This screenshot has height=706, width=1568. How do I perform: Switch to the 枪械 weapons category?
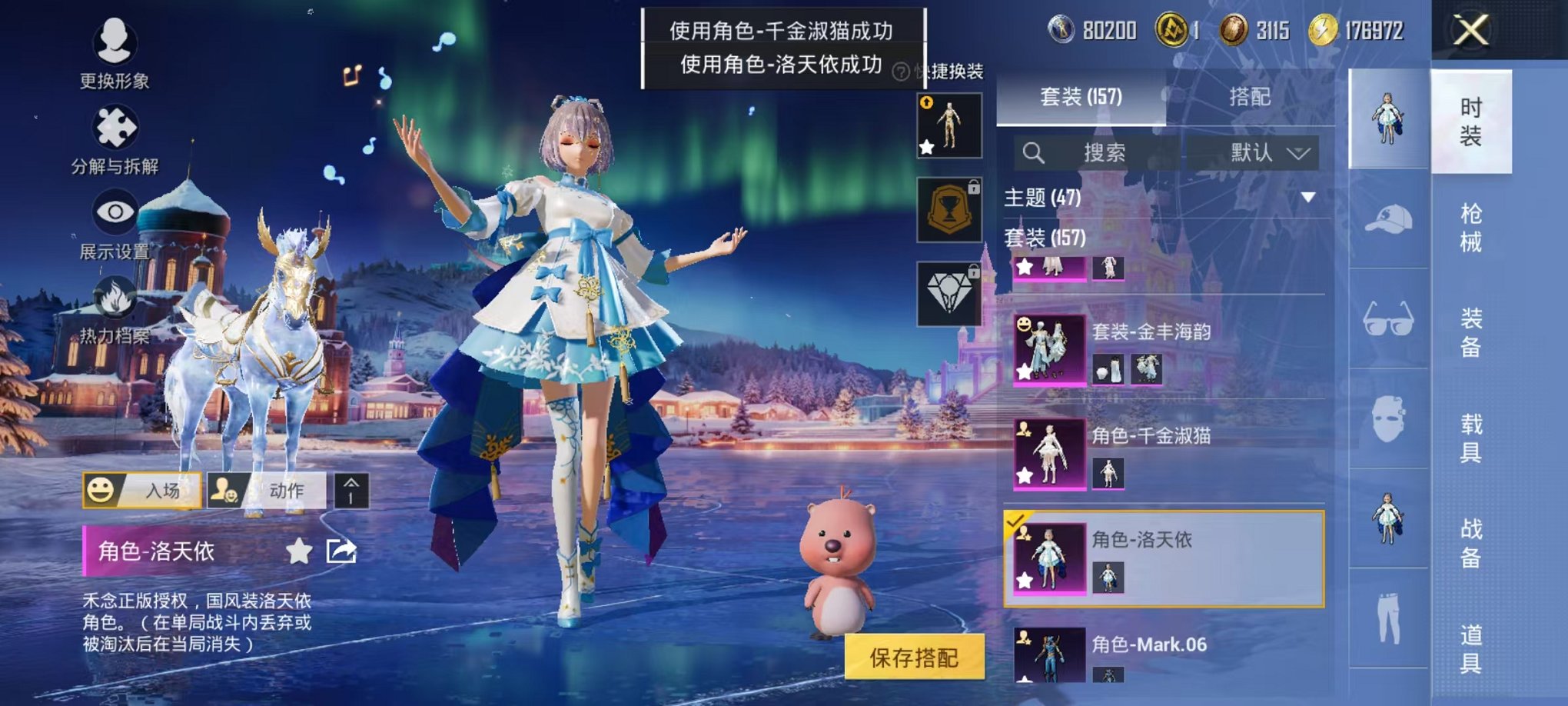click(1473, 223)
